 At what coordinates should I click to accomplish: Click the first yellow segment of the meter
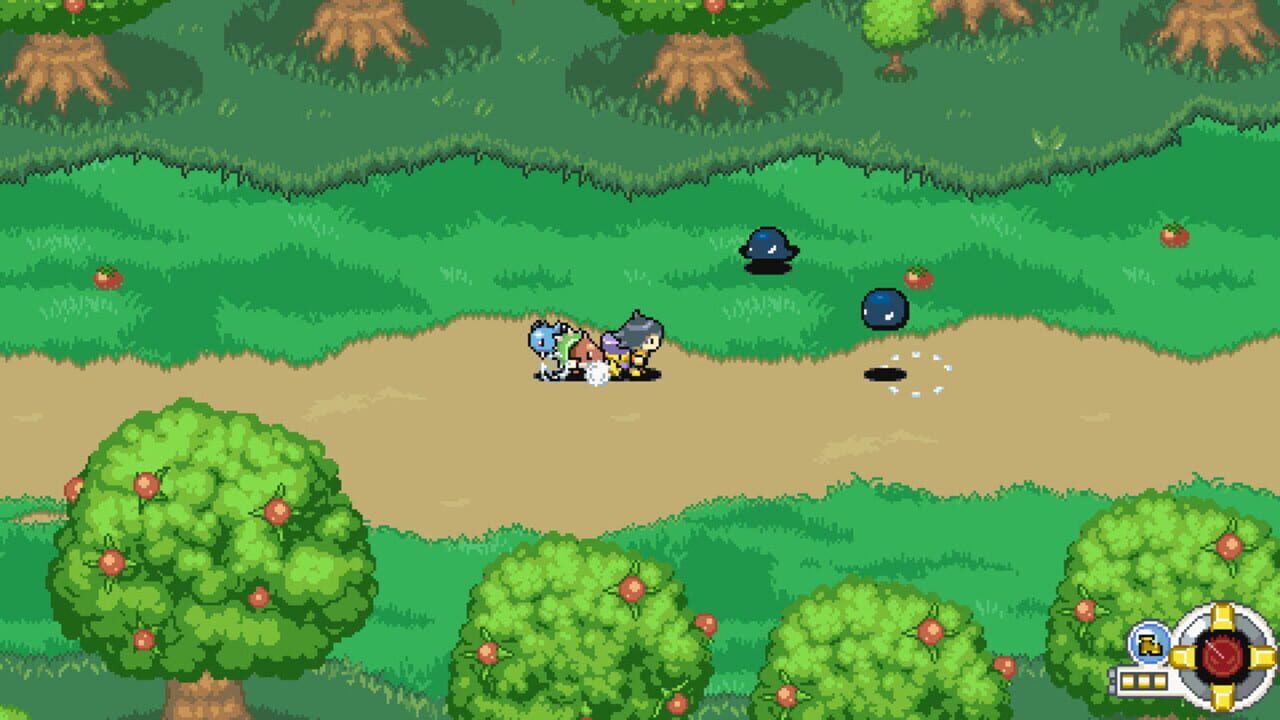click(x=1127, y=680)
